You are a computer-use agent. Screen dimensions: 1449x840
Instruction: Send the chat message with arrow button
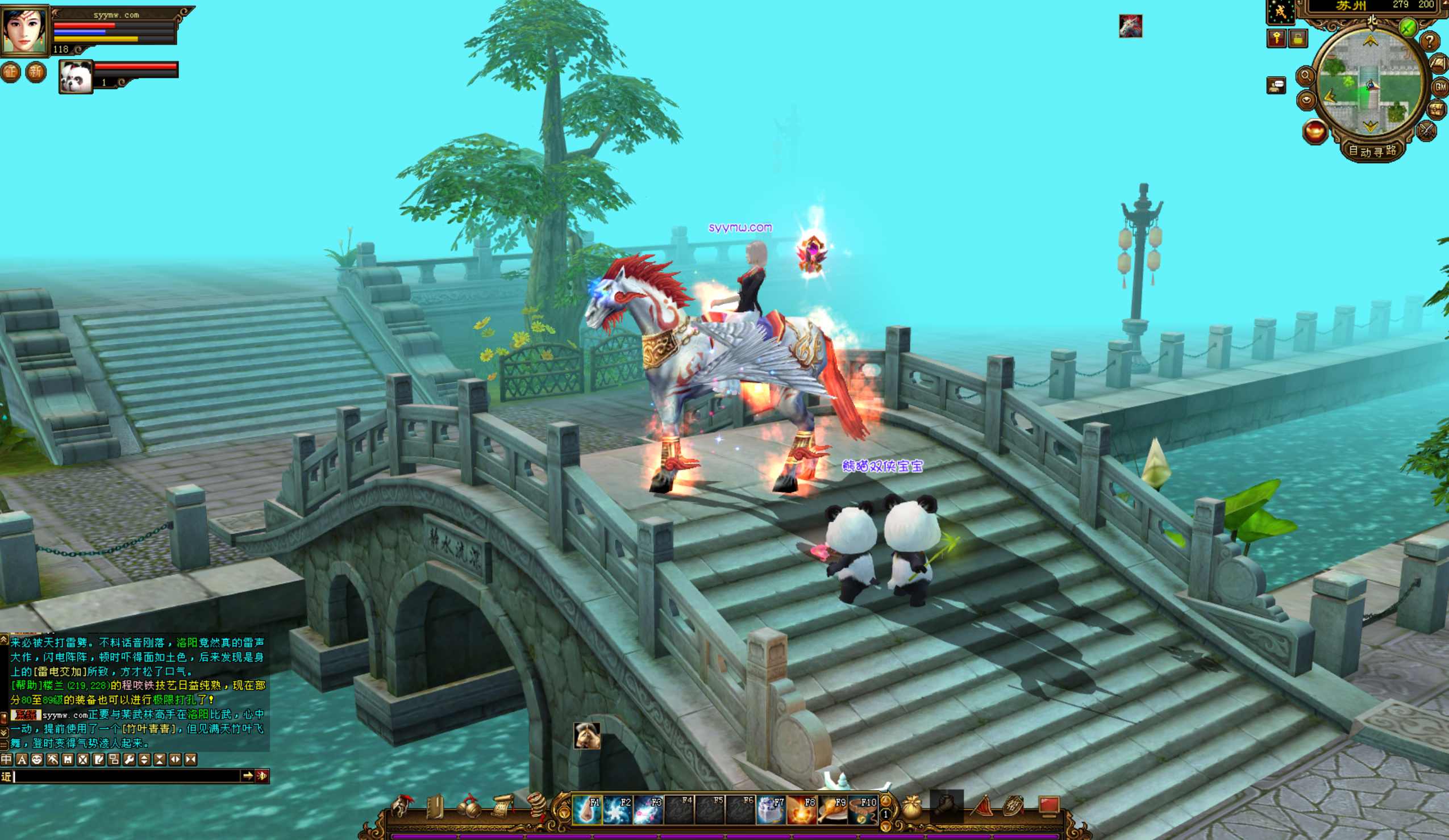pos(248,776)
